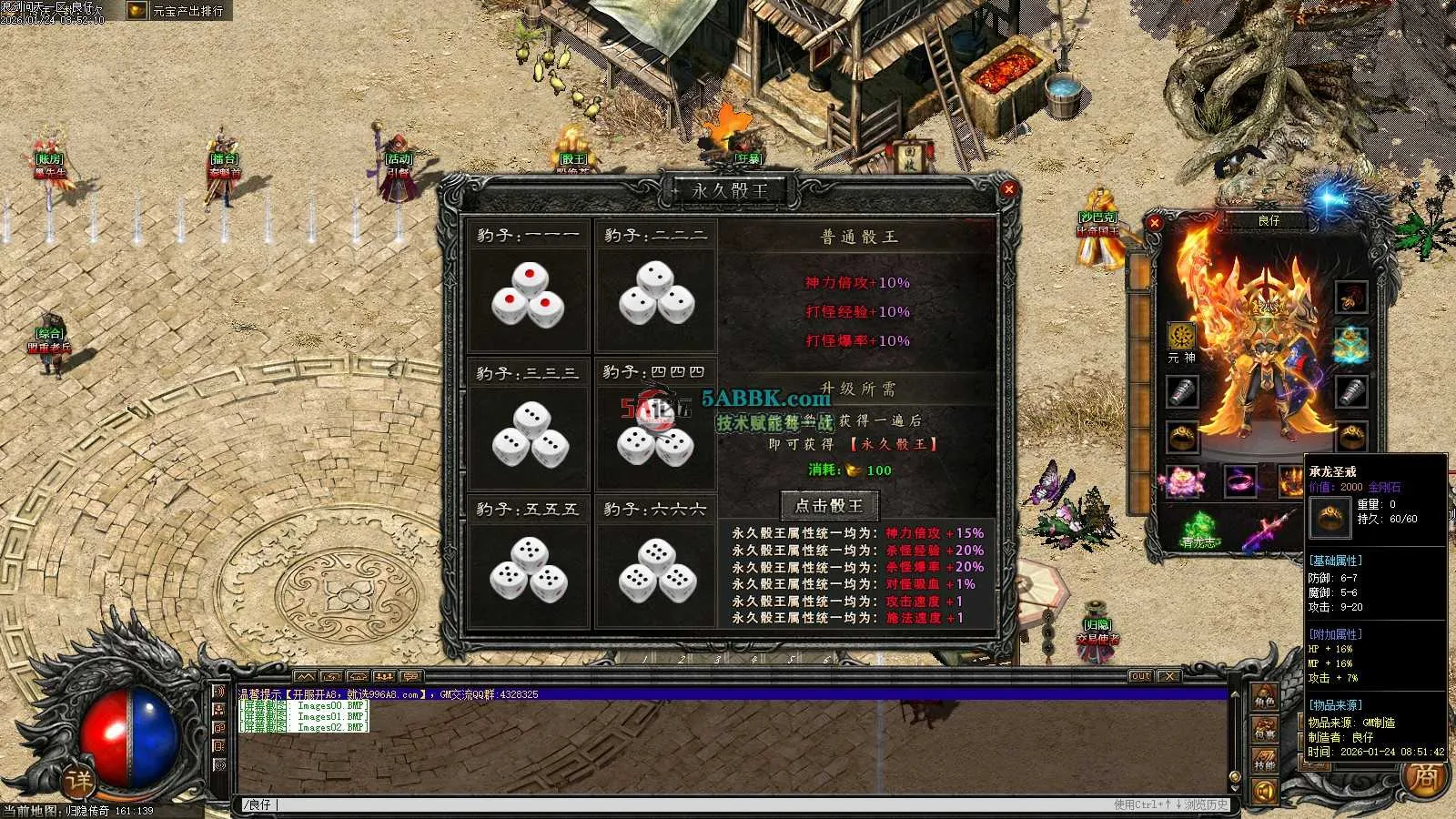
Task: Open the 技能 skills button
Action: tap(1265, 761)
